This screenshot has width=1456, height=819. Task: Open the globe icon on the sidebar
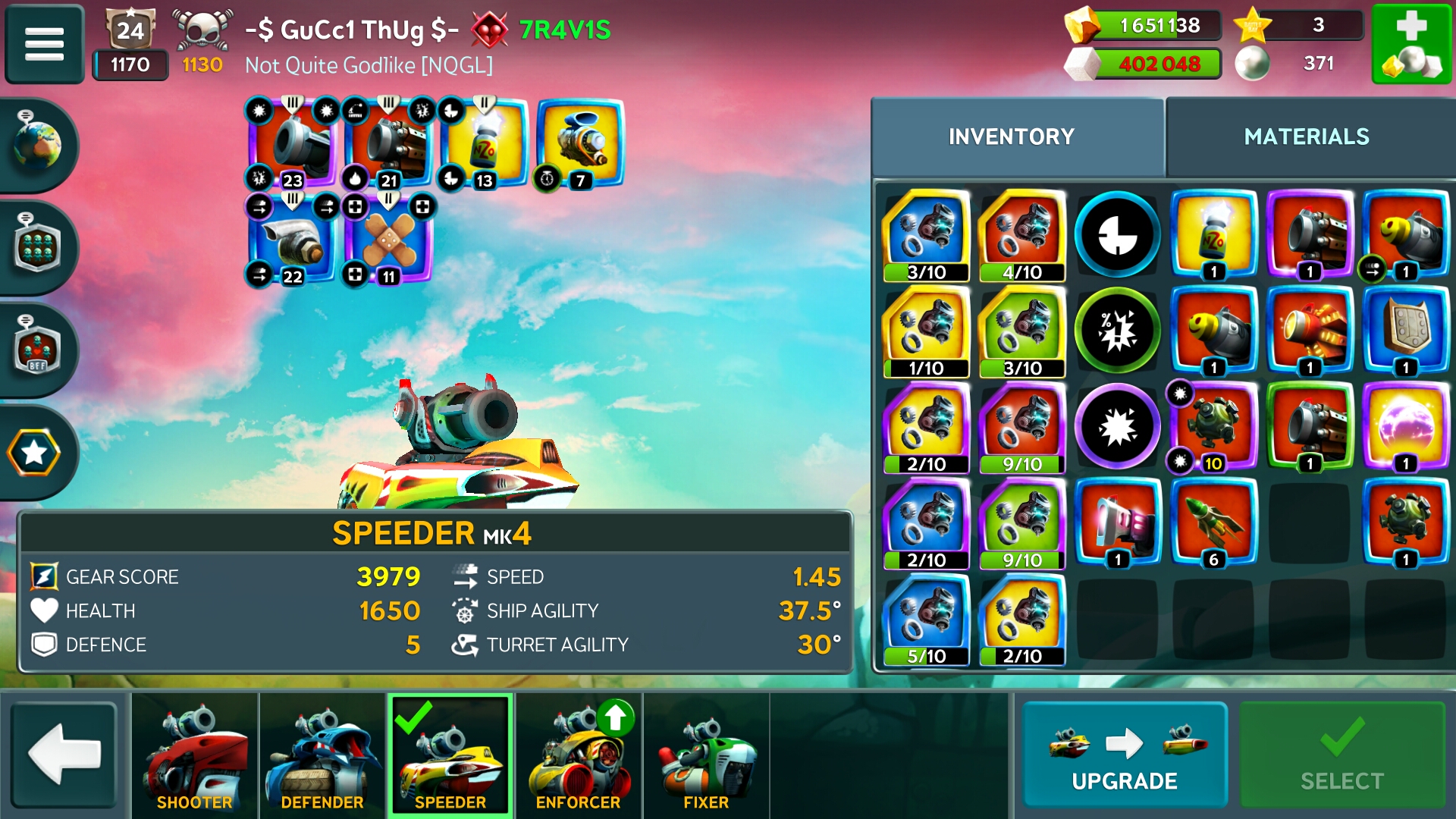[36, 144]
